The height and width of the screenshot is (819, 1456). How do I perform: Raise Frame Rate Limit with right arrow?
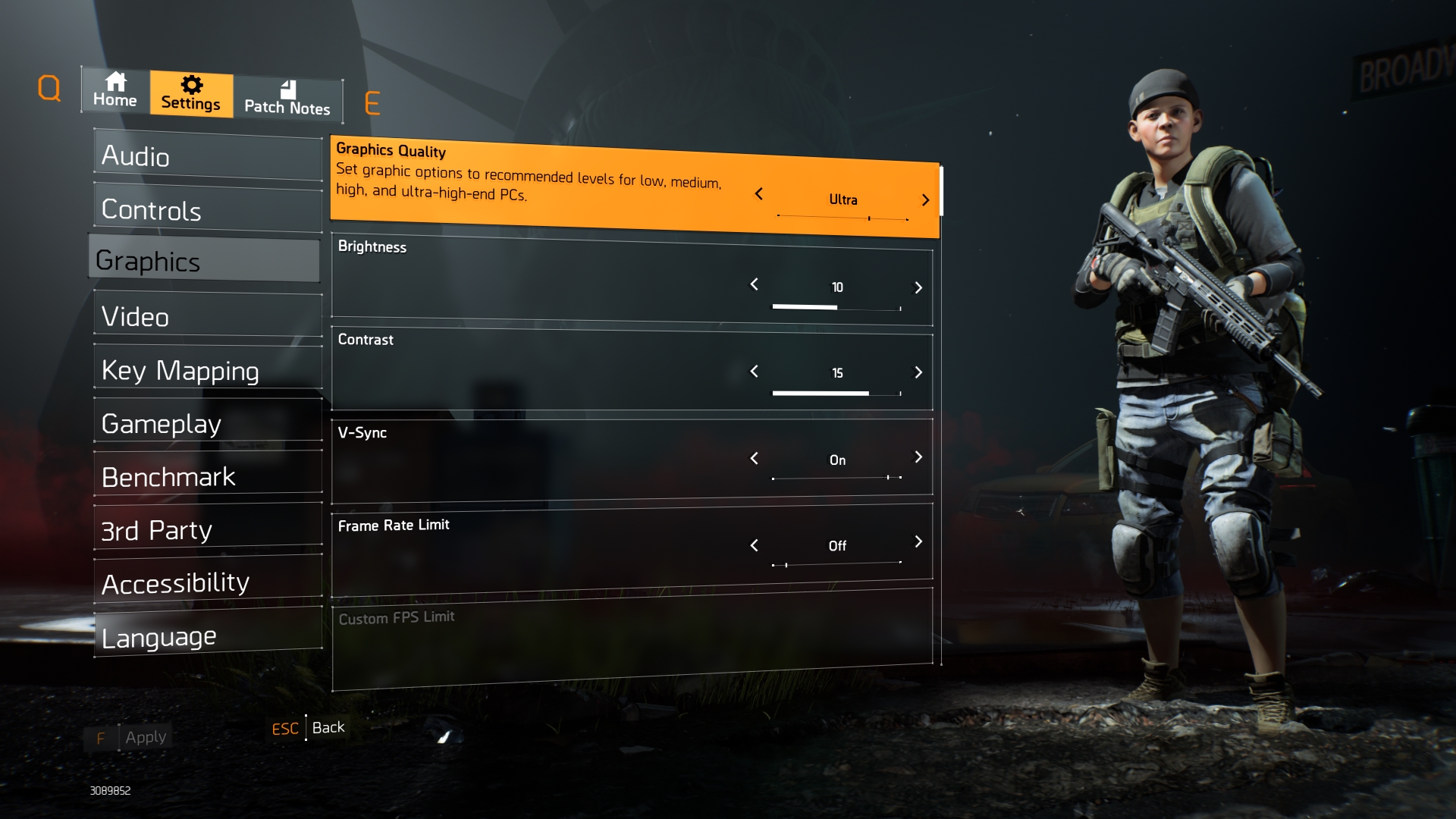point(918,541)
